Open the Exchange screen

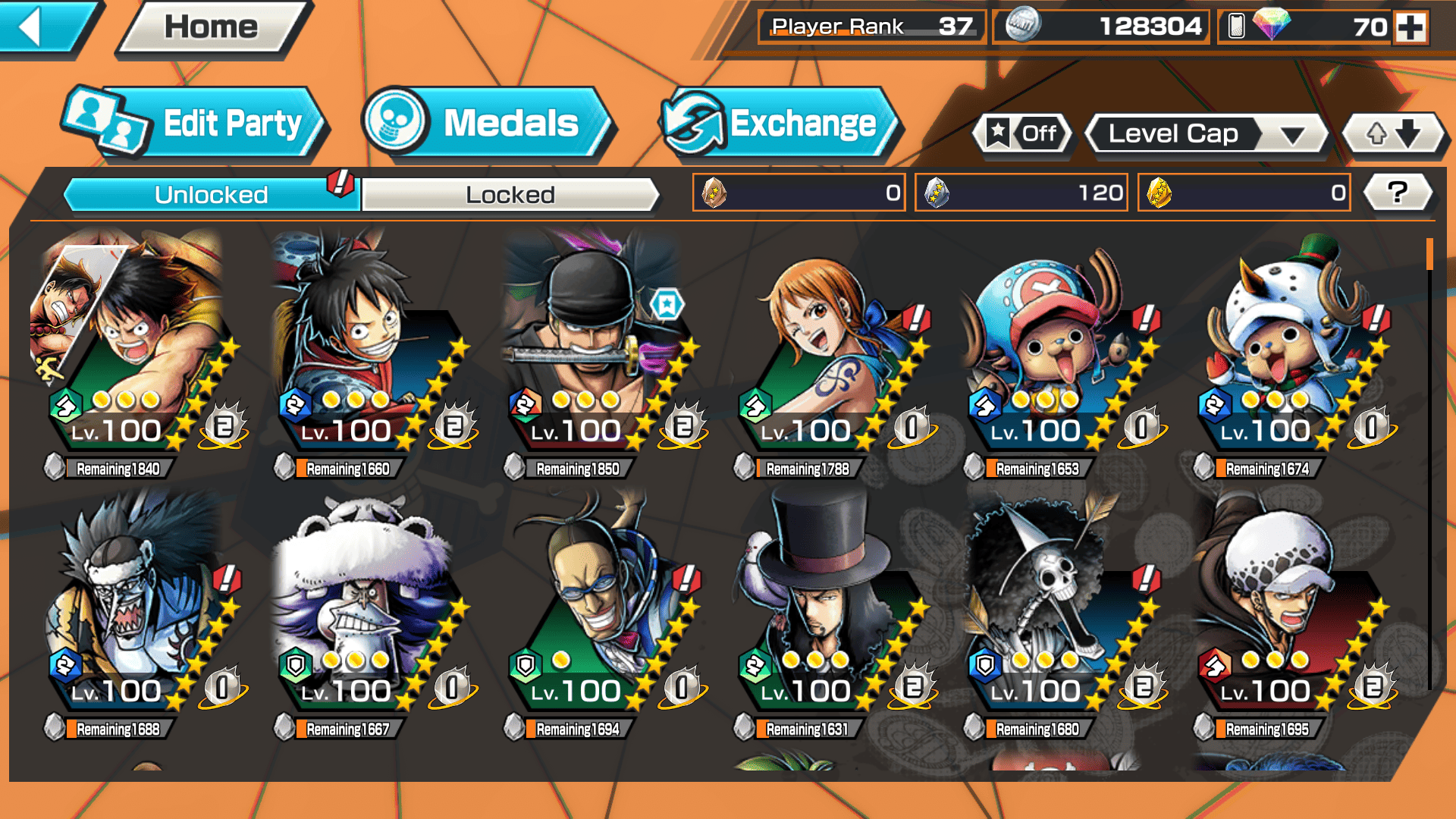pos(780,123)
